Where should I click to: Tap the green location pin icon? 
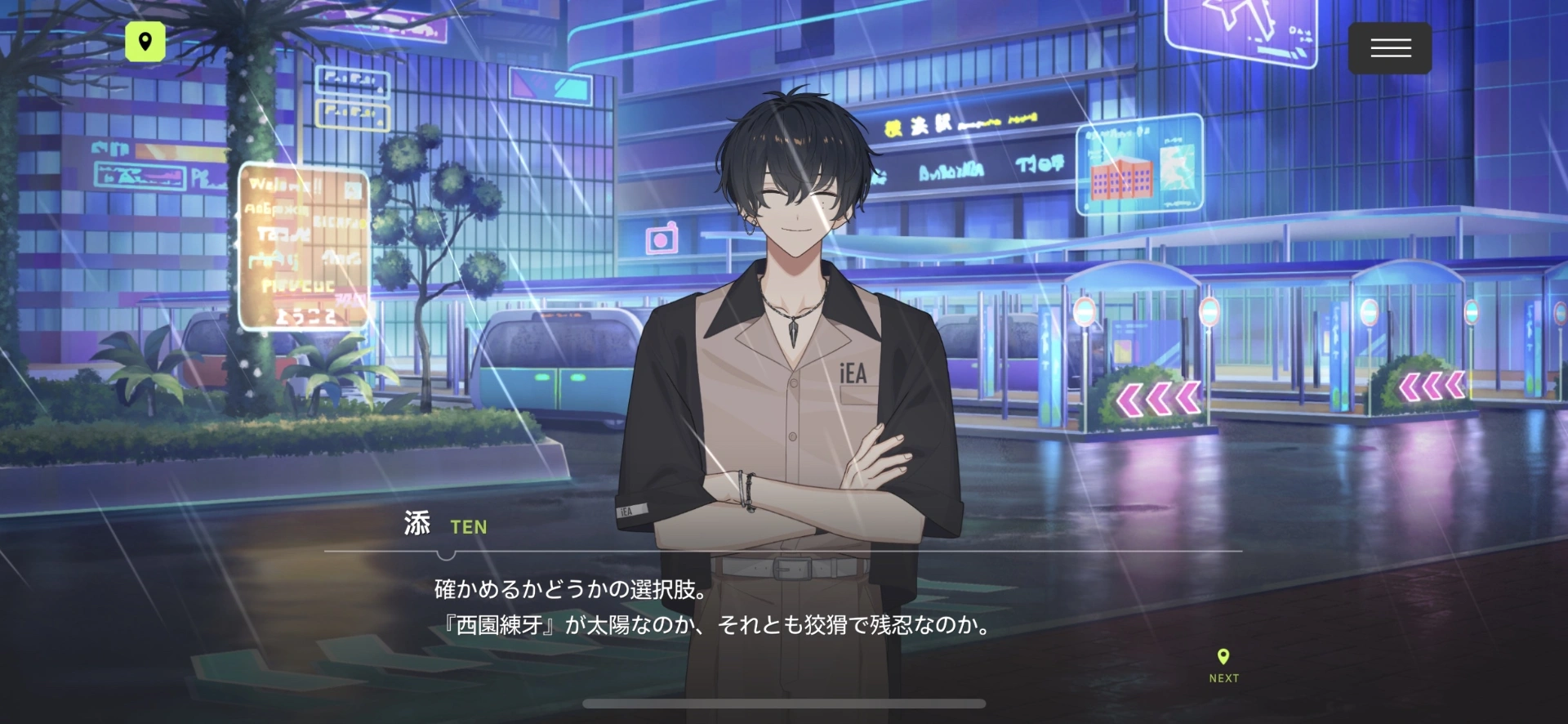click(x=145, y=42)
